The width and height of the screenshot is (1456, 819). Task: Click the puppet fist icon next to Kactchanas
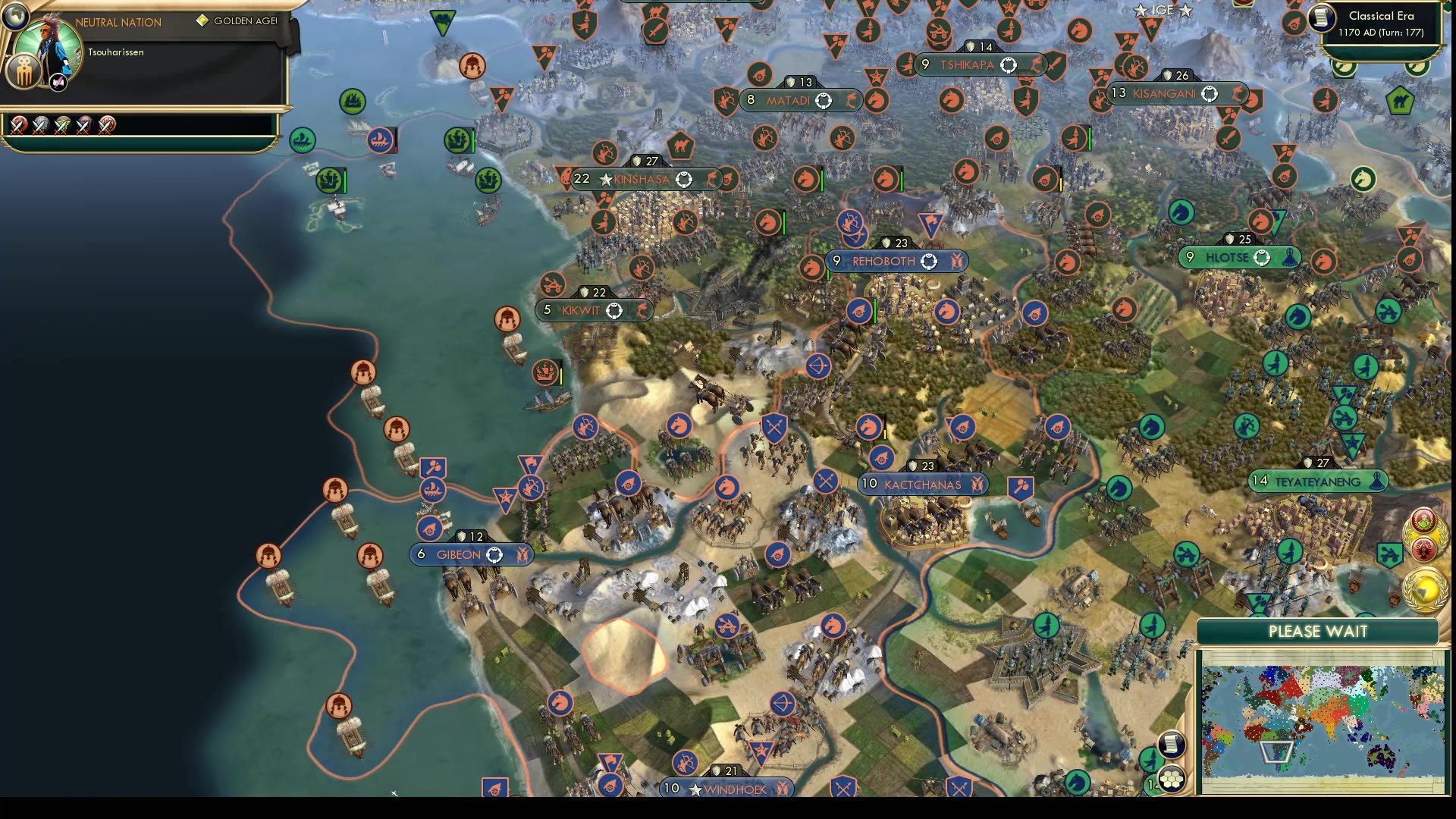pos(978,485)
